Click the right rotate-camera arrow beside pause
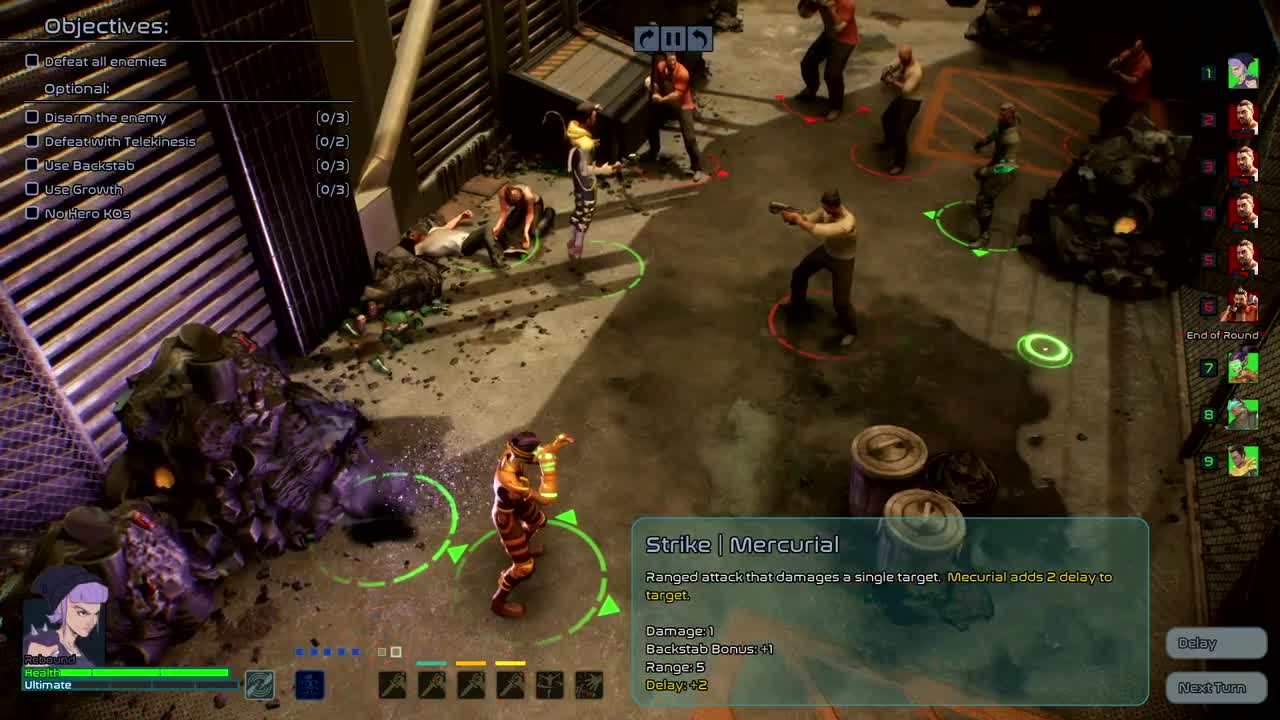 click(x=700, y=39)
